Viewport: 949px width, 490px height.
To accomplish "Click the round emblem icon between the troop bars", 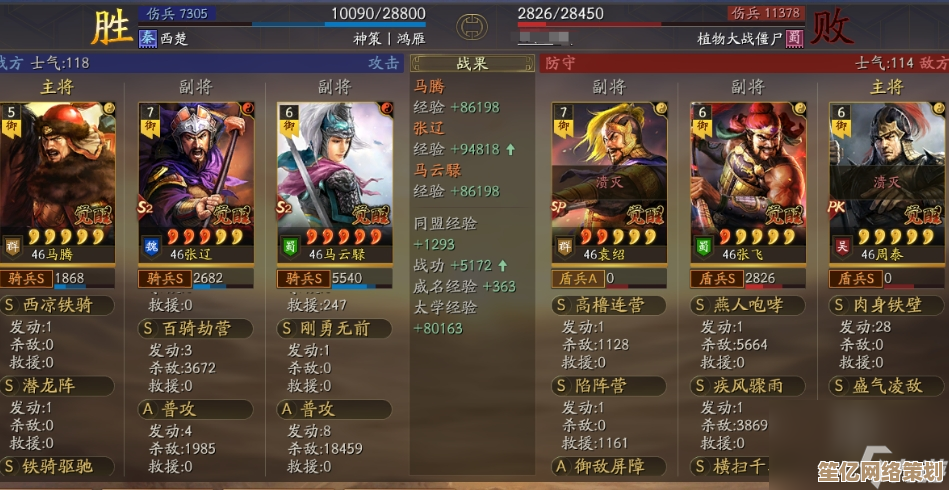I will (471, 26).
